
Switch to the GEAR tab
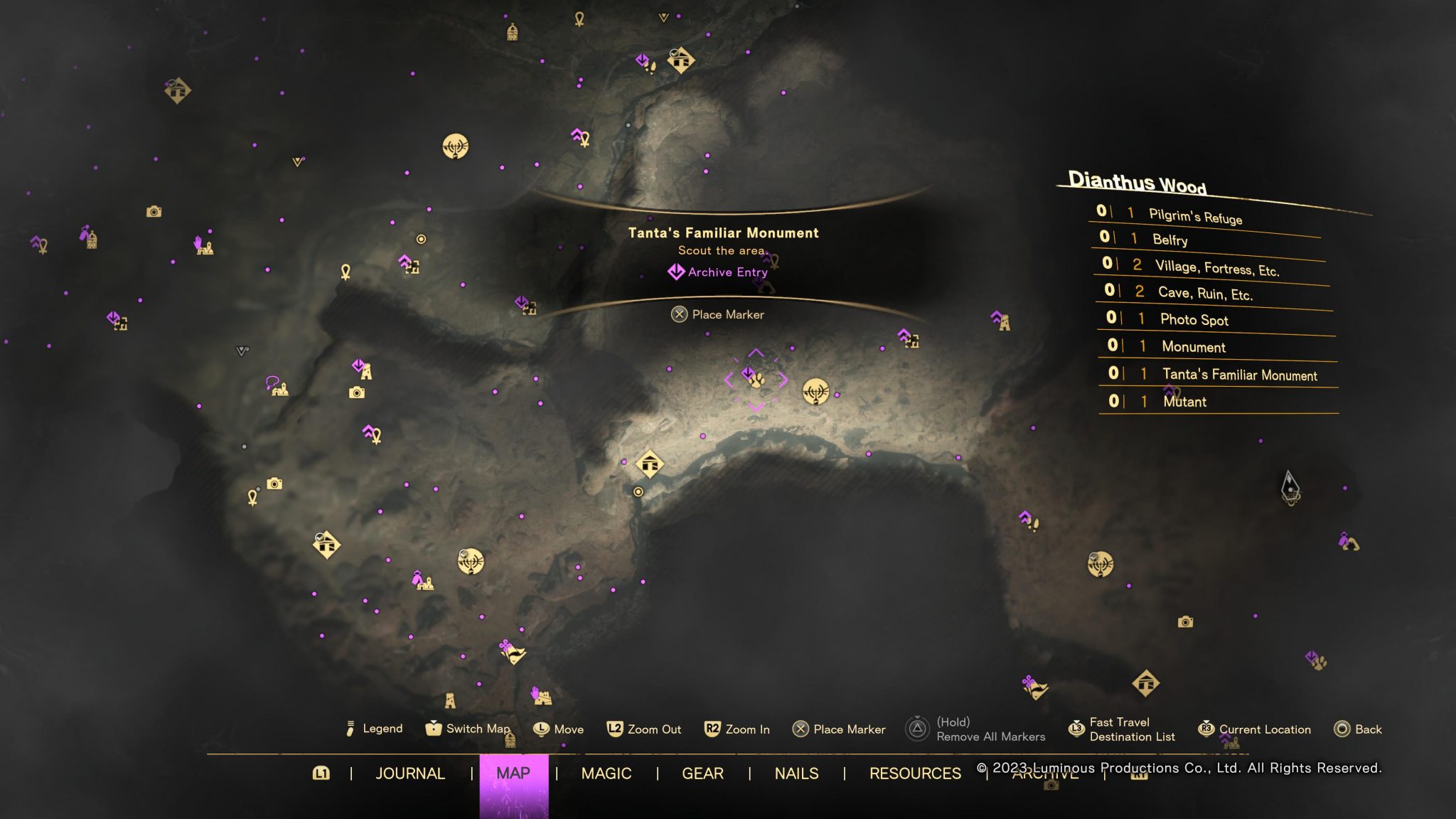point(702,773)
